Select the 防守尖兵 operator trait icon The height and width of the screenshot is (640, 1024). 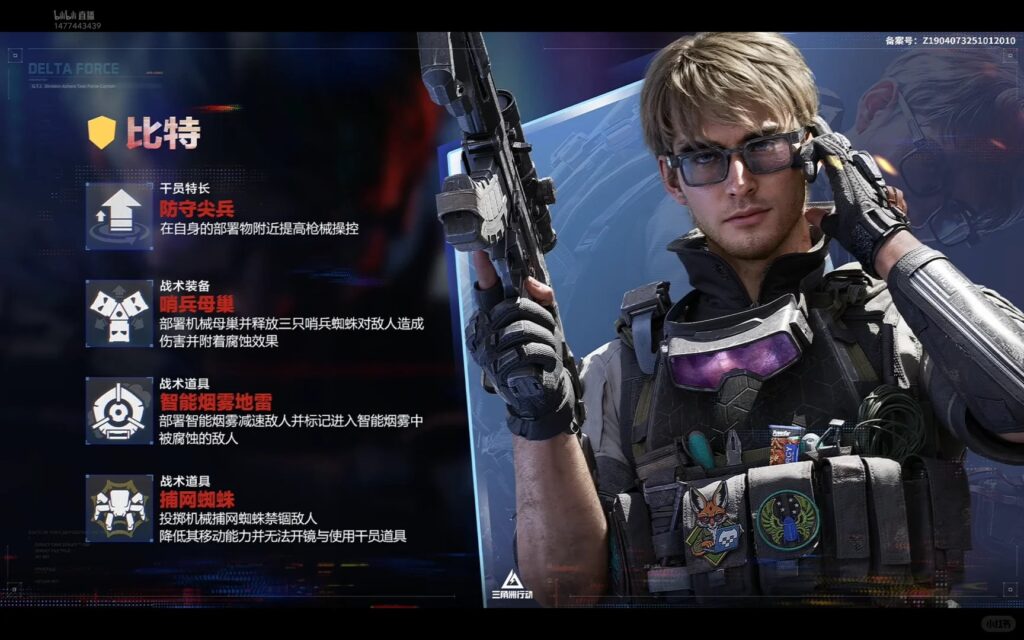119,215
